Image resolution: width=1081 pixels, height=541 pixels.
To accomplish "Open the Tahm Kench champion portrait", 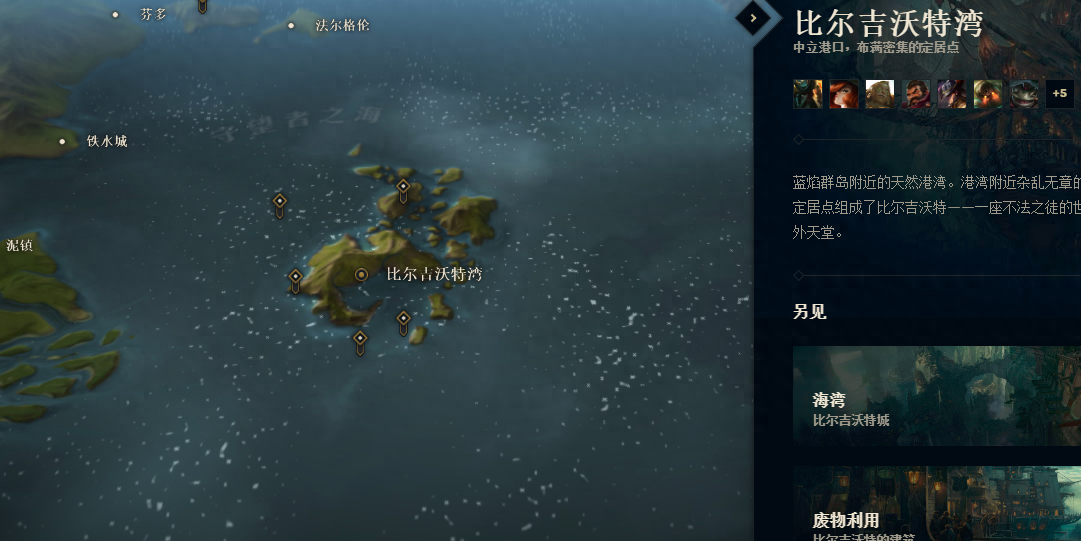I will tap(1024, 94).
